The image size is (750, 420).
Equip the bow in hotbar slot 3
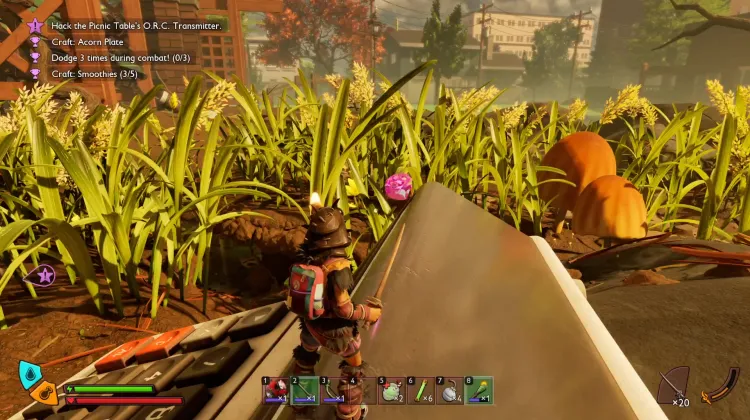point(334,391)
